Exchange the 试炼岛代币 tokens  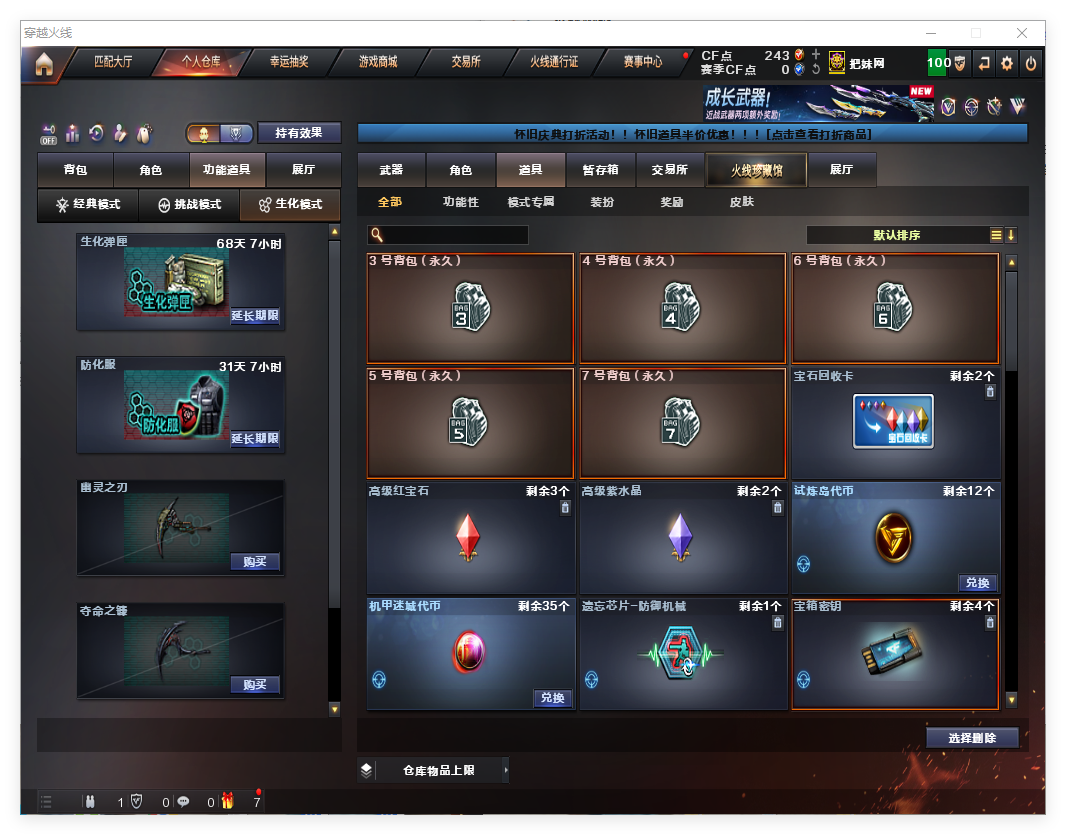click(x=977, y=583)
